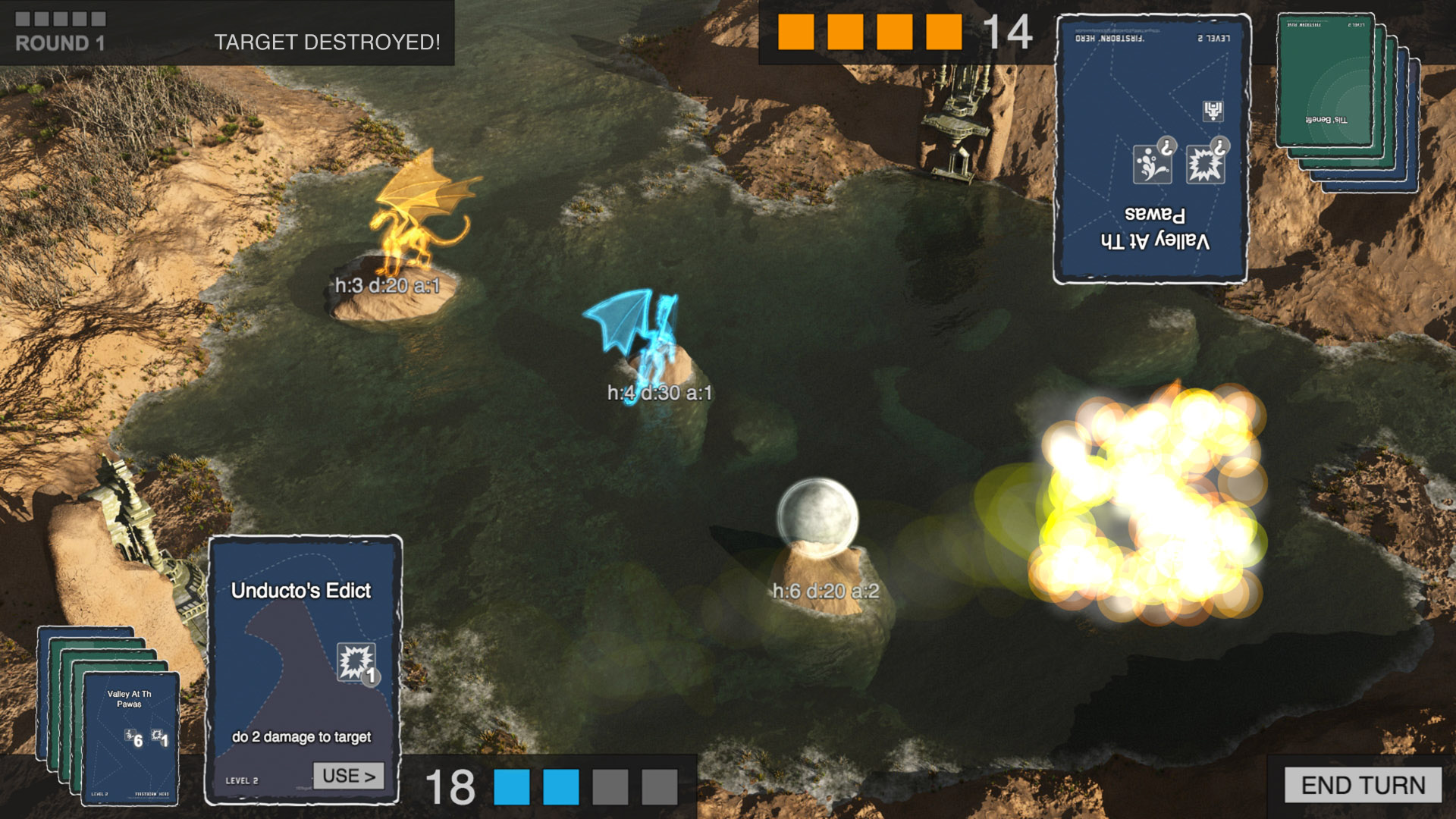
Task: Use the Unducto's Edict card
Action: 348,776
